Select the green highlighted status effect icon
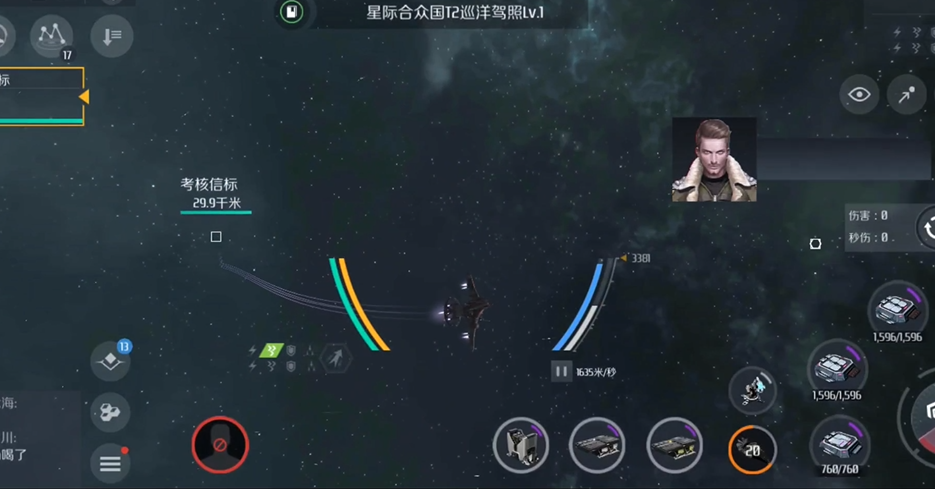This screenshot has height=489, width=935. [271, 351]
